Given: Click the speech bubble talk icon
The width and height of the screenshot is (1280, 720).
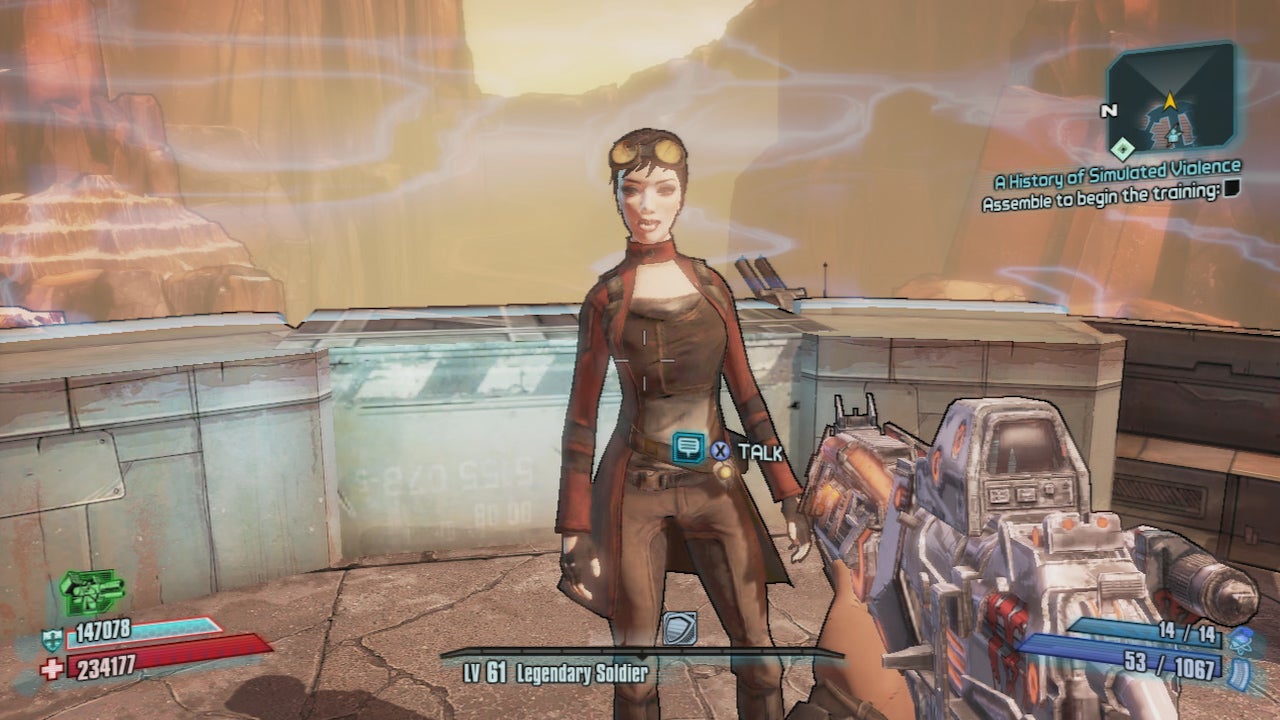Looking at the screenshot, I should tap(687, 447).
